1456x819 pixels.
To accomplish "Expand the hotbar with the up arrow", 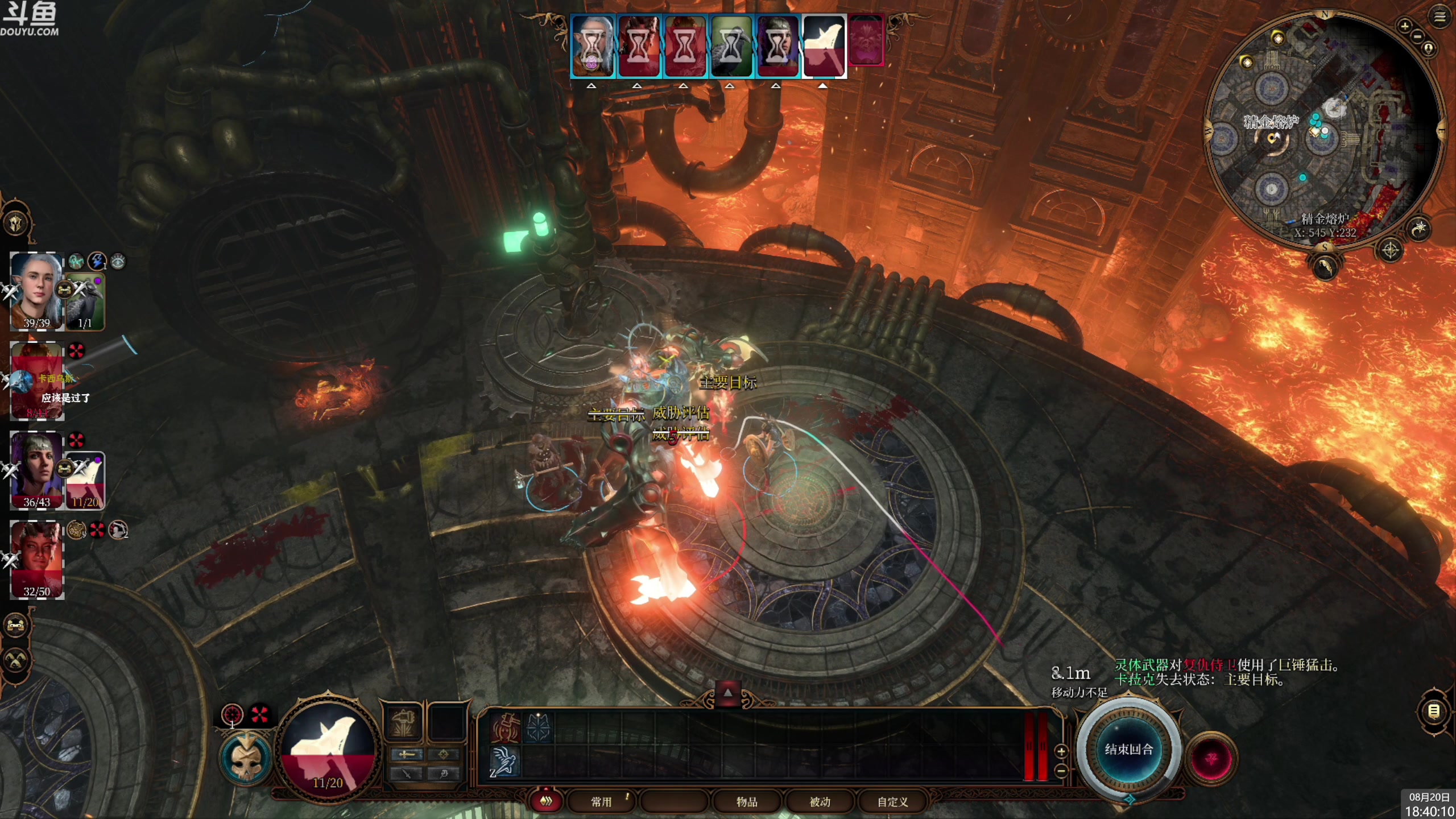I will [727, 693].
